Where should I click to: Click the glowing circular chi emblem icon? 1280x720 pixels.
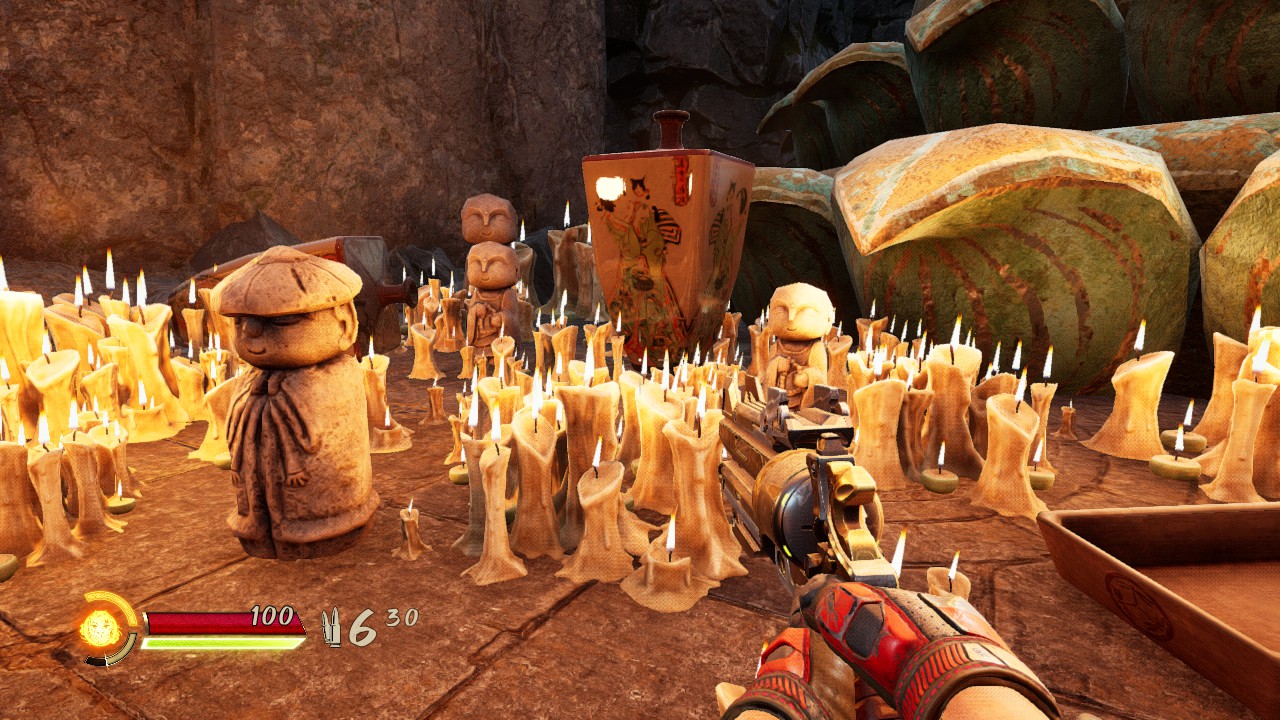pos(100,629)
